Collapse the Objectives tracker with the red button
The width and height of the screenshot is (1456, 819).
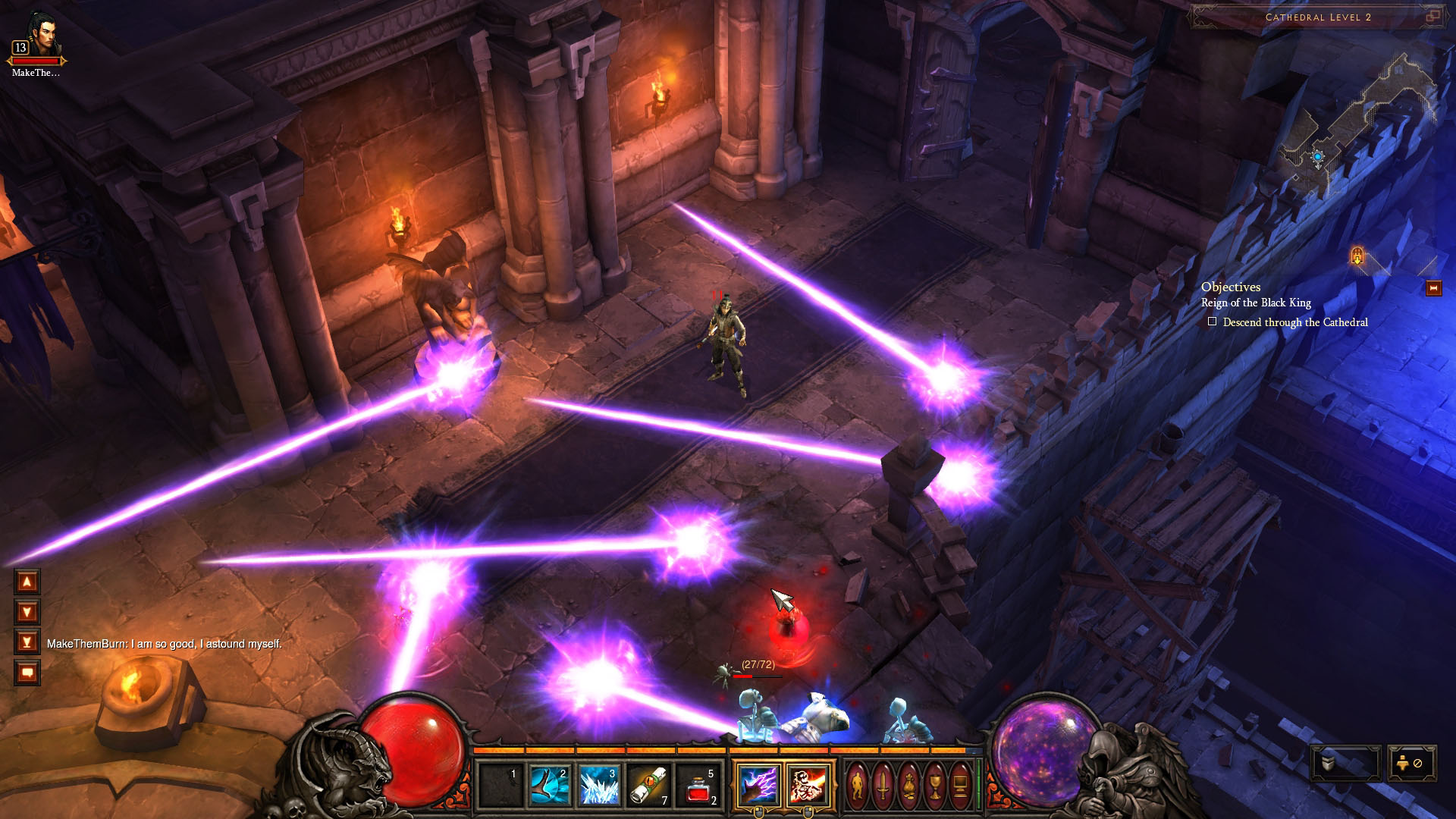click(1433, 288)
